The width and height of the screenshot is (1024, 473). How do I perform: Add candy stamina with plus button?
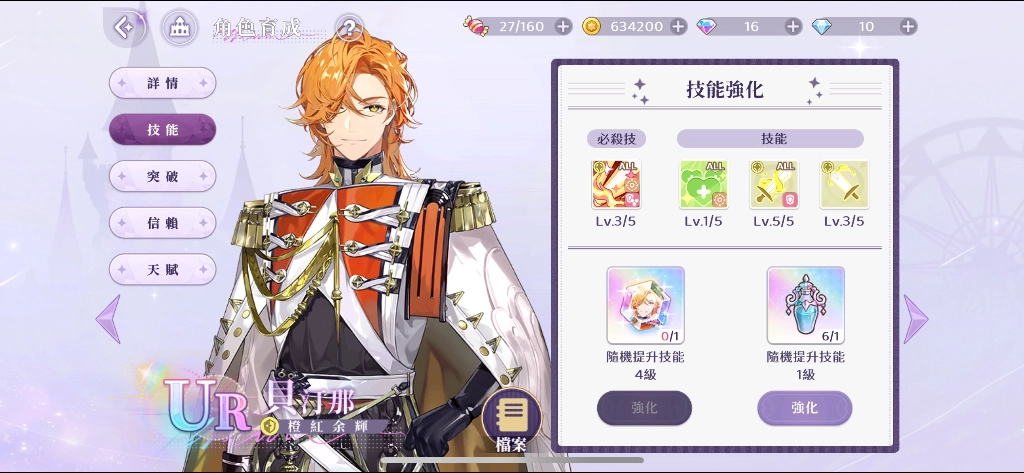point(563,26)
